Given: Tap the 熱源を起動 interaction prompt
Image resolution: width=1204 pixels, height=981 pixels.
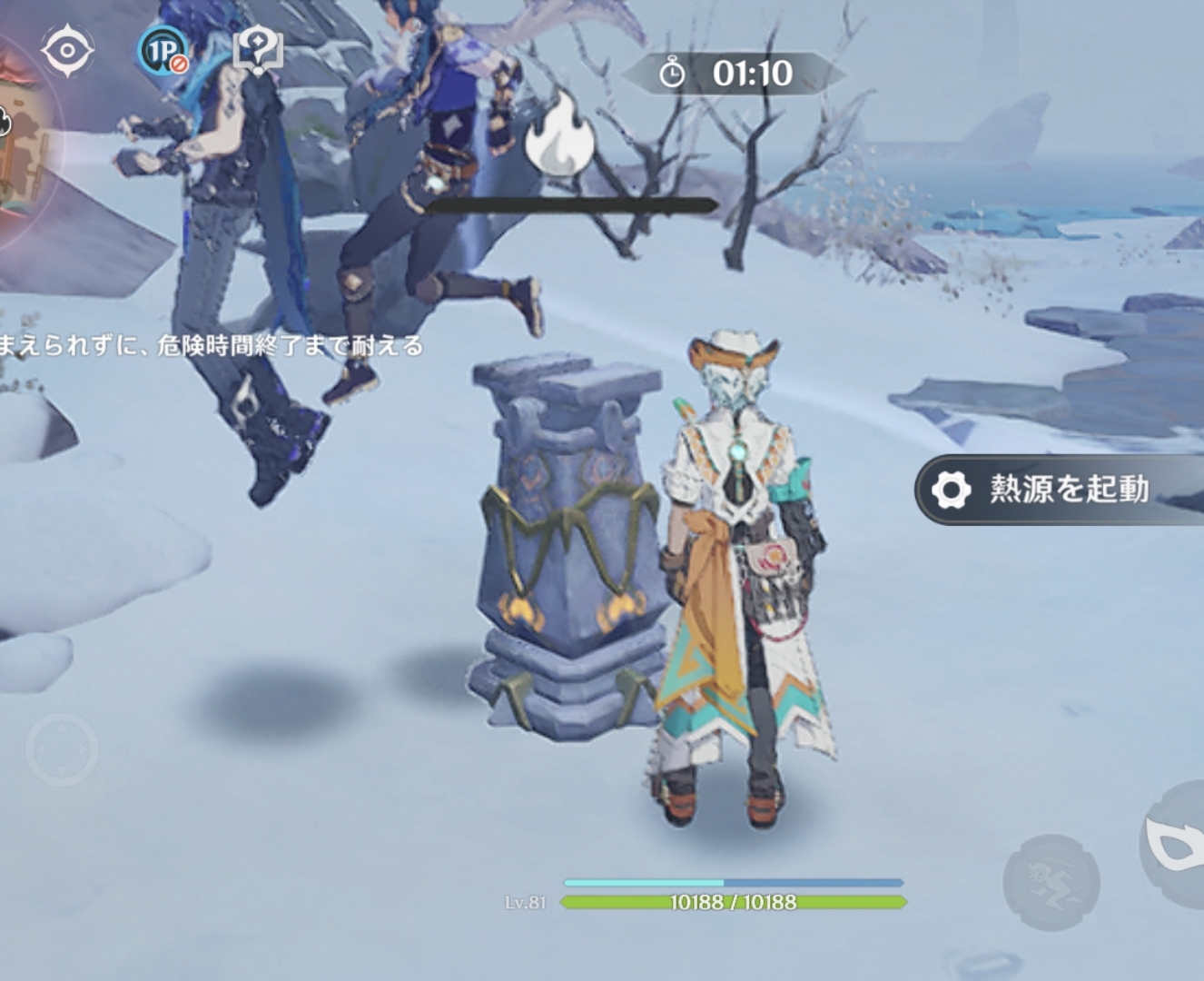Looking at the screenshot, I should 1059,490.
